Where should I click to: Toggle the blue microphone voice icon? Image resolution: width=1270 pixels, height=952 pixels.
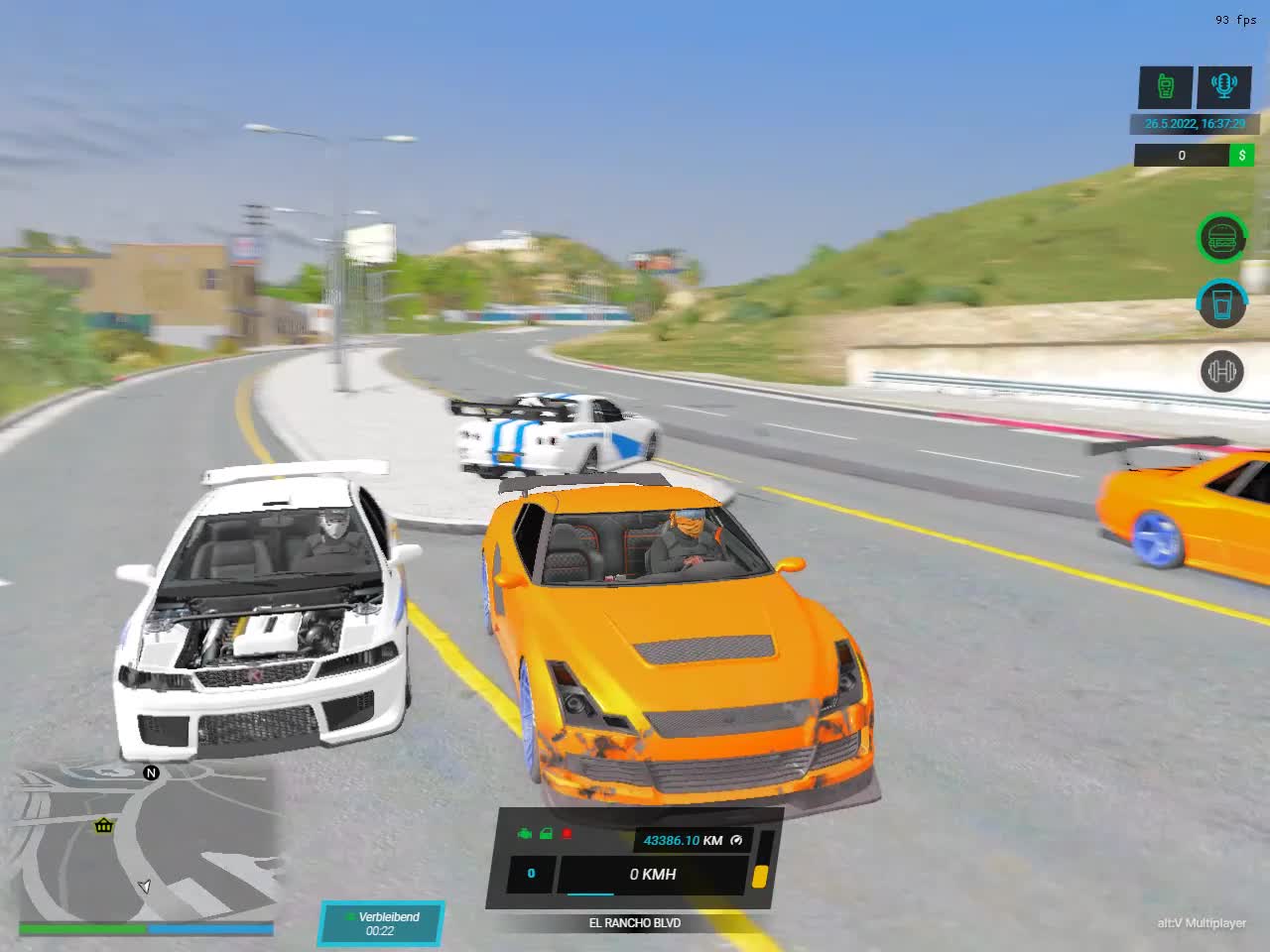click(x=1223, y=86)
